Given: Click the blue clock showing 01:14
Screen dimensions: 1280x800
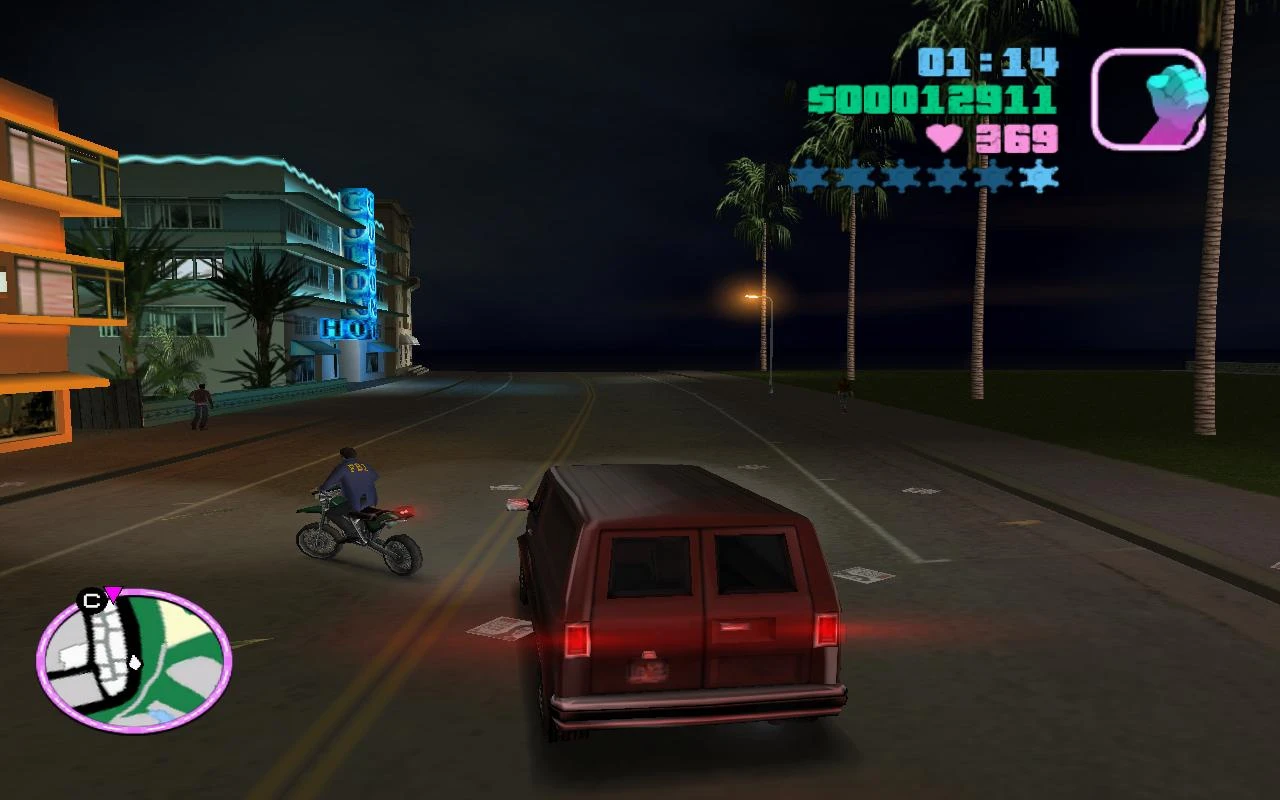Looking at the screenshot, I should 985,62.
